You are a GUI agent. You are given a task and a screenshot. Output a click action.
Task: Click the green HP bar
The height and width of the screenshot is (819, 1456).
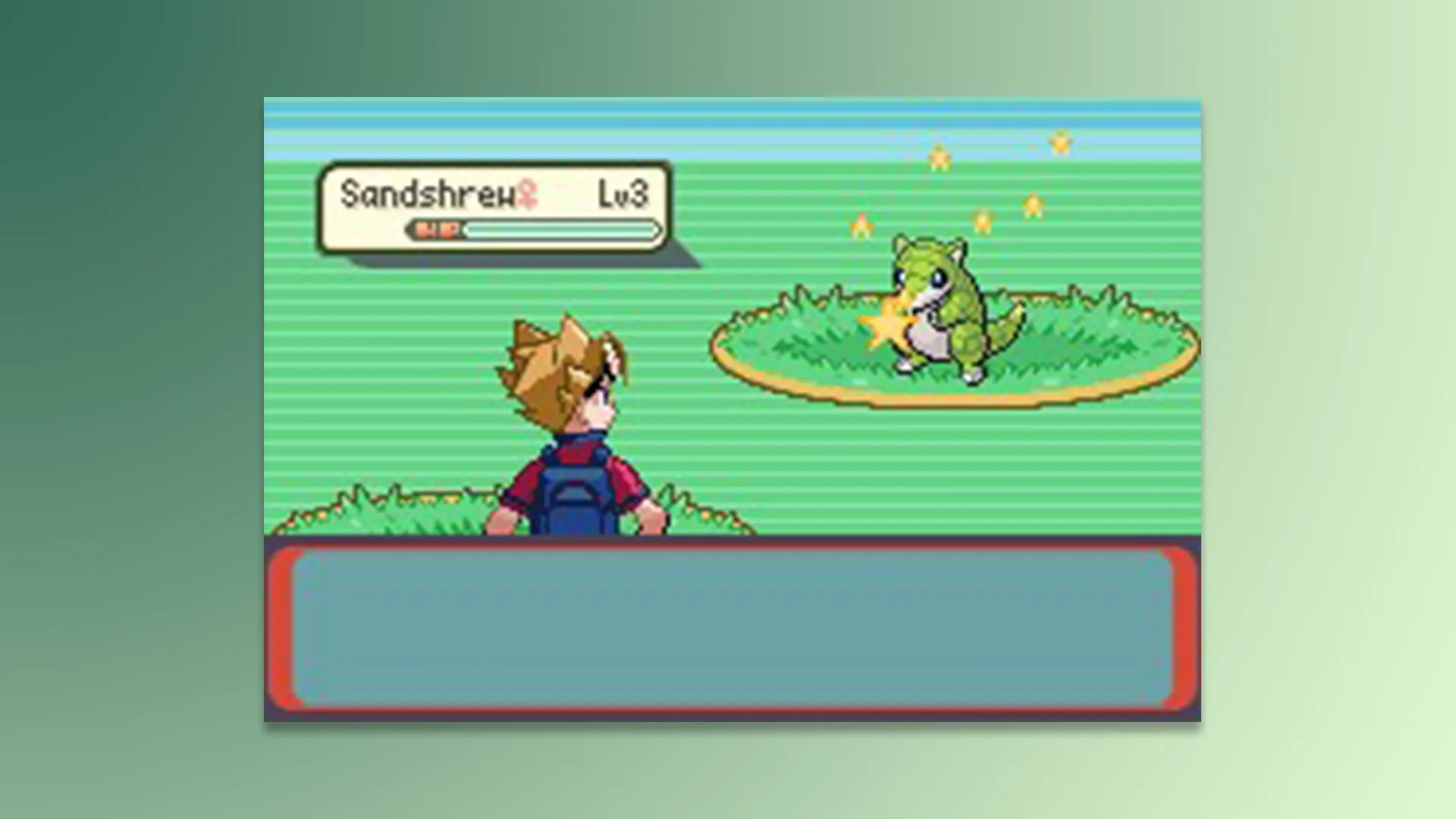click(x=561, y=230)
